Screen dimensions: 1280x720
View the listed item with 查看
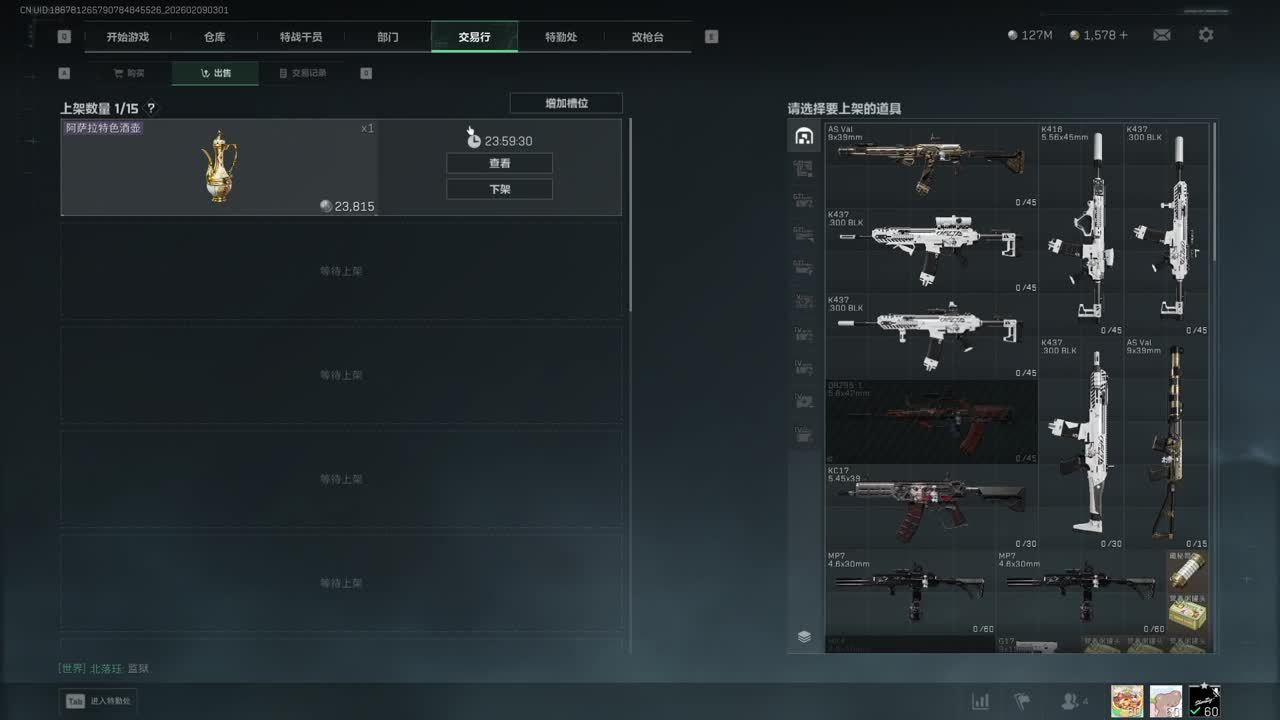coord(499,163)
